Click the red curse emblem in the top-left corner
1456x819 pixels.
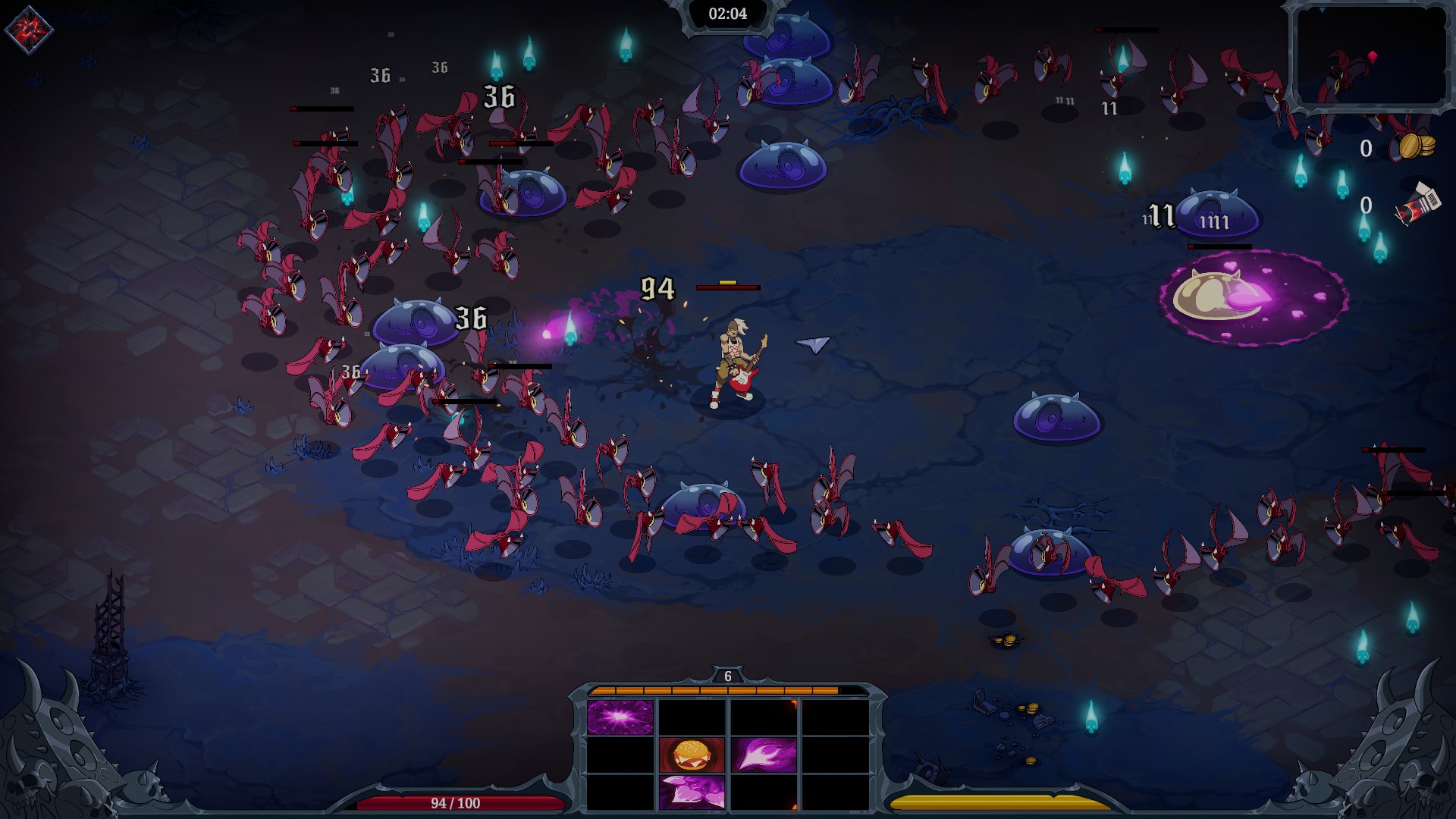point(30,29)
